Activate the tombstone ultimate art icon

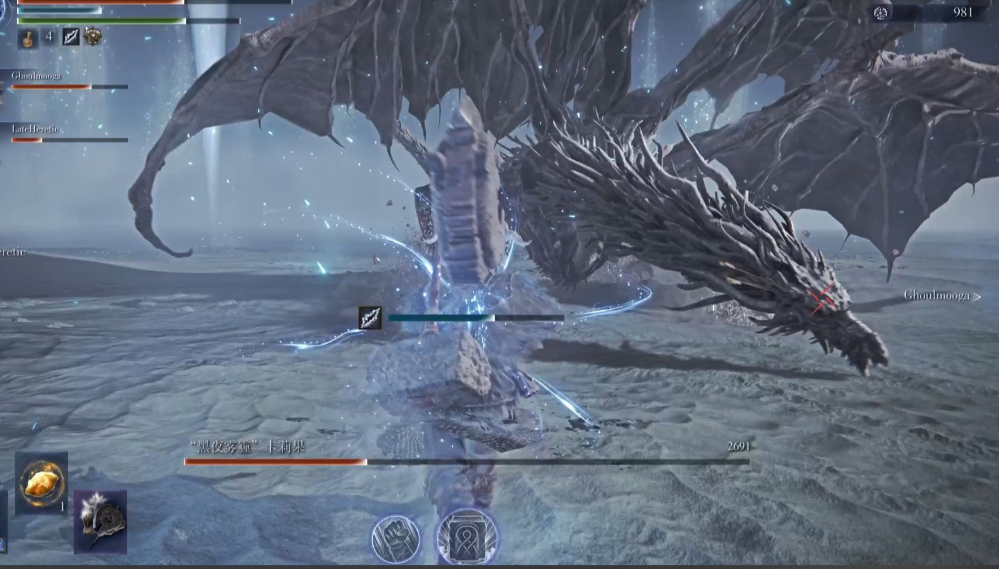coord(467,537)
